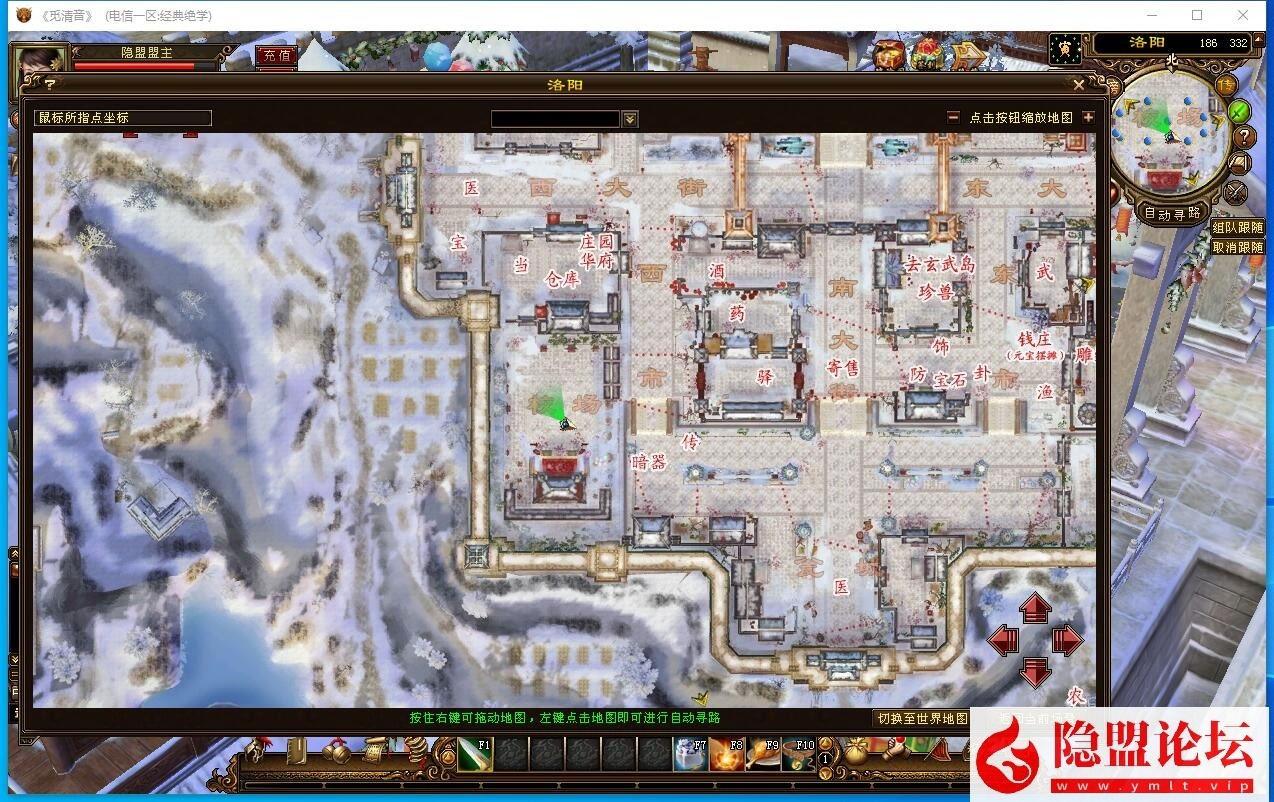This screenshot has height=802, width=1274.
Task: Pan the map right with the red arrow
Action: [x=1067, y=640]
